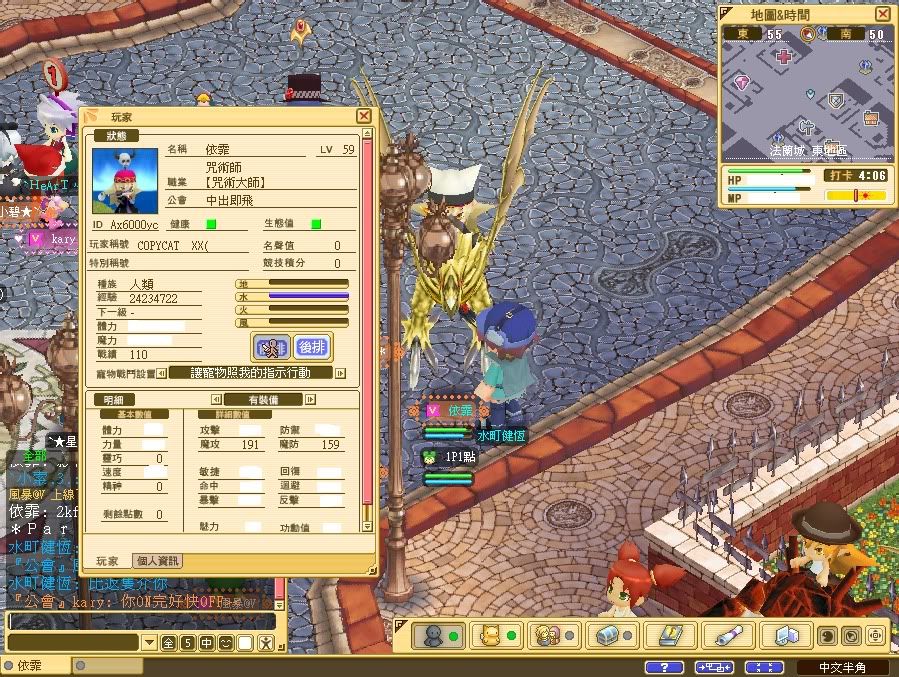Viewport: 899px width, 677px height.
Task: Close the 地圖&時間 map panel
Action: pyautogui.click(x=882, y=14)
